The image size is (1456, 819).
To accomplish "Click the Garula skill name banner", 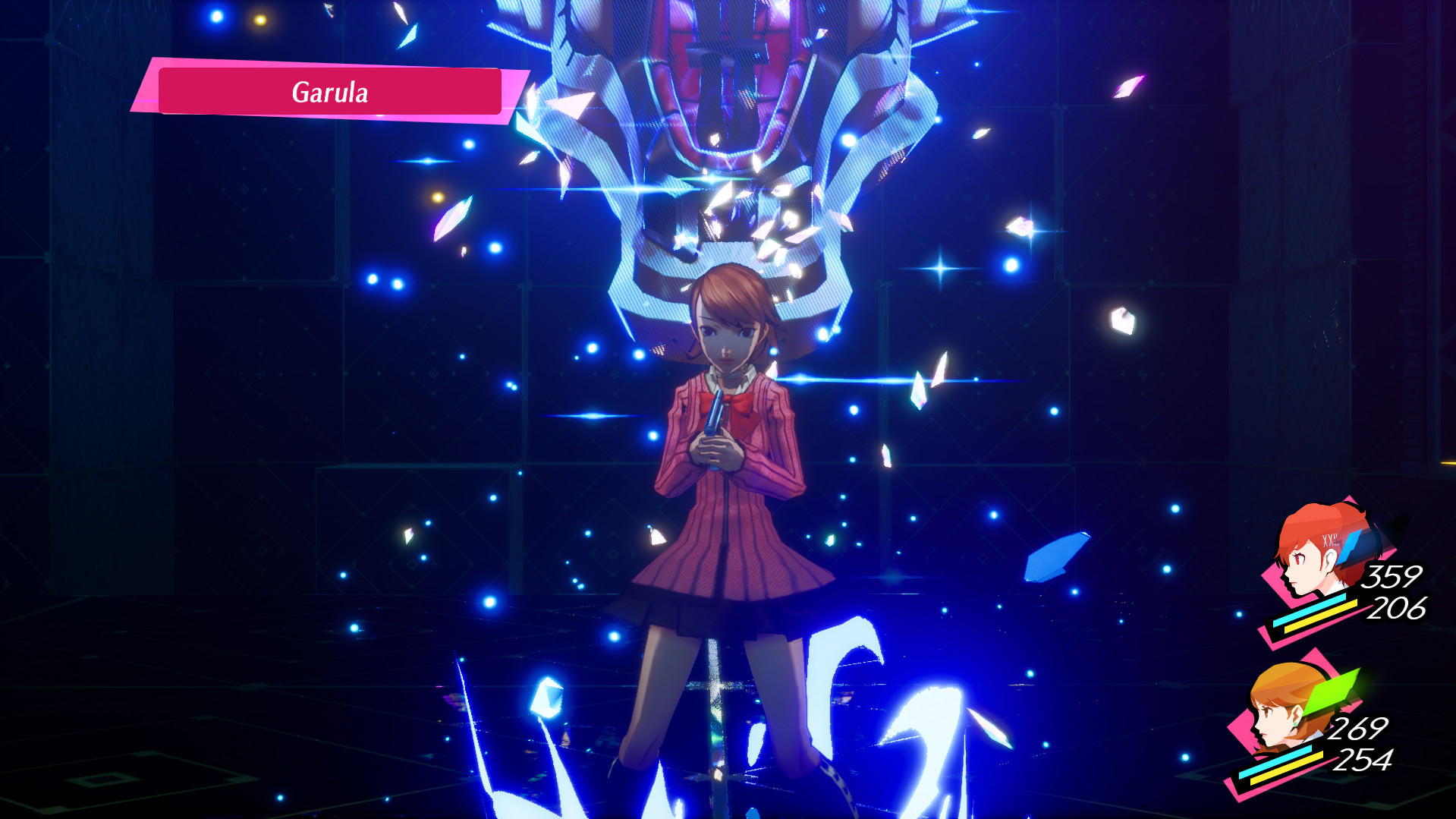I will [x=330, y=93].
